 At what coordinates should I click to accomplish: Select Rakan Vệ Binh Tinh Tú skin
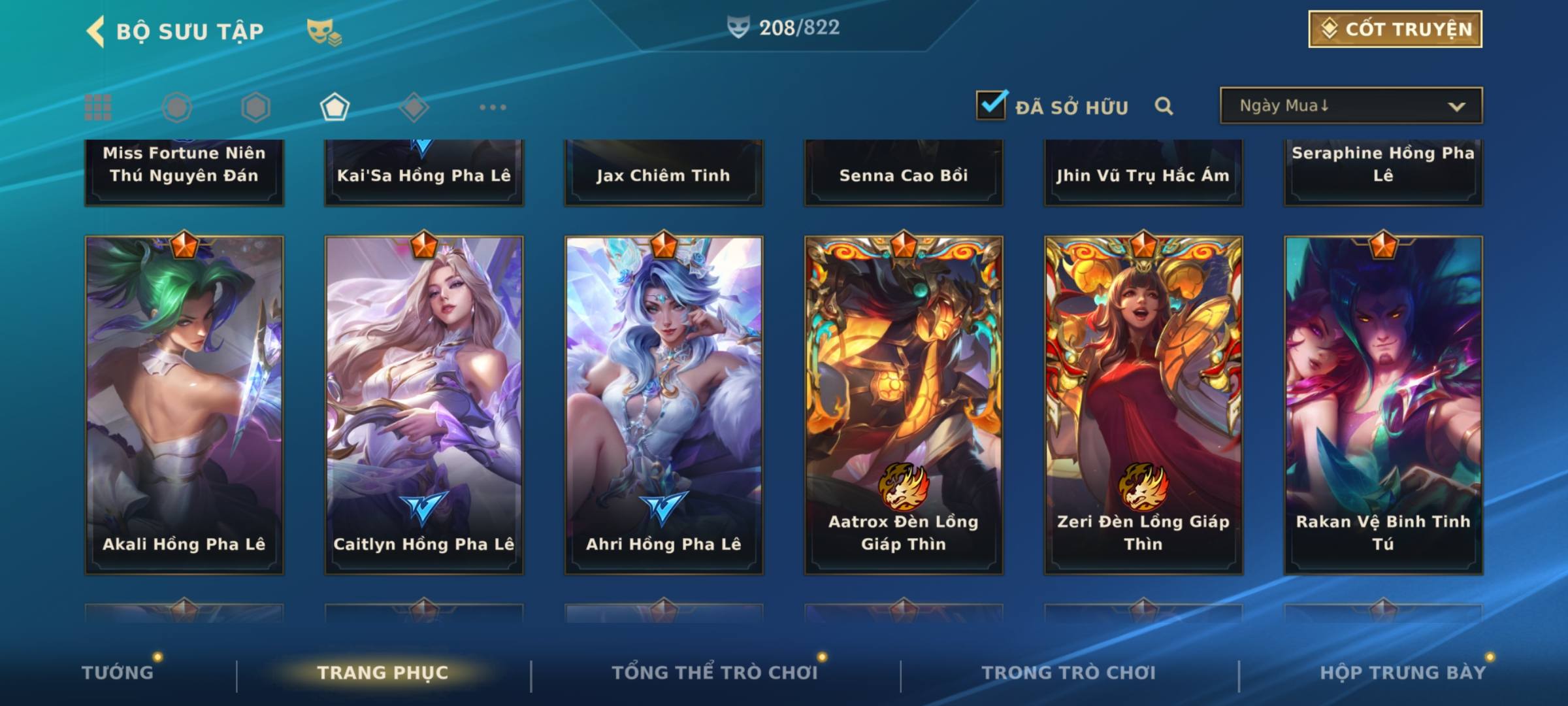click(x=1383, y=405)
